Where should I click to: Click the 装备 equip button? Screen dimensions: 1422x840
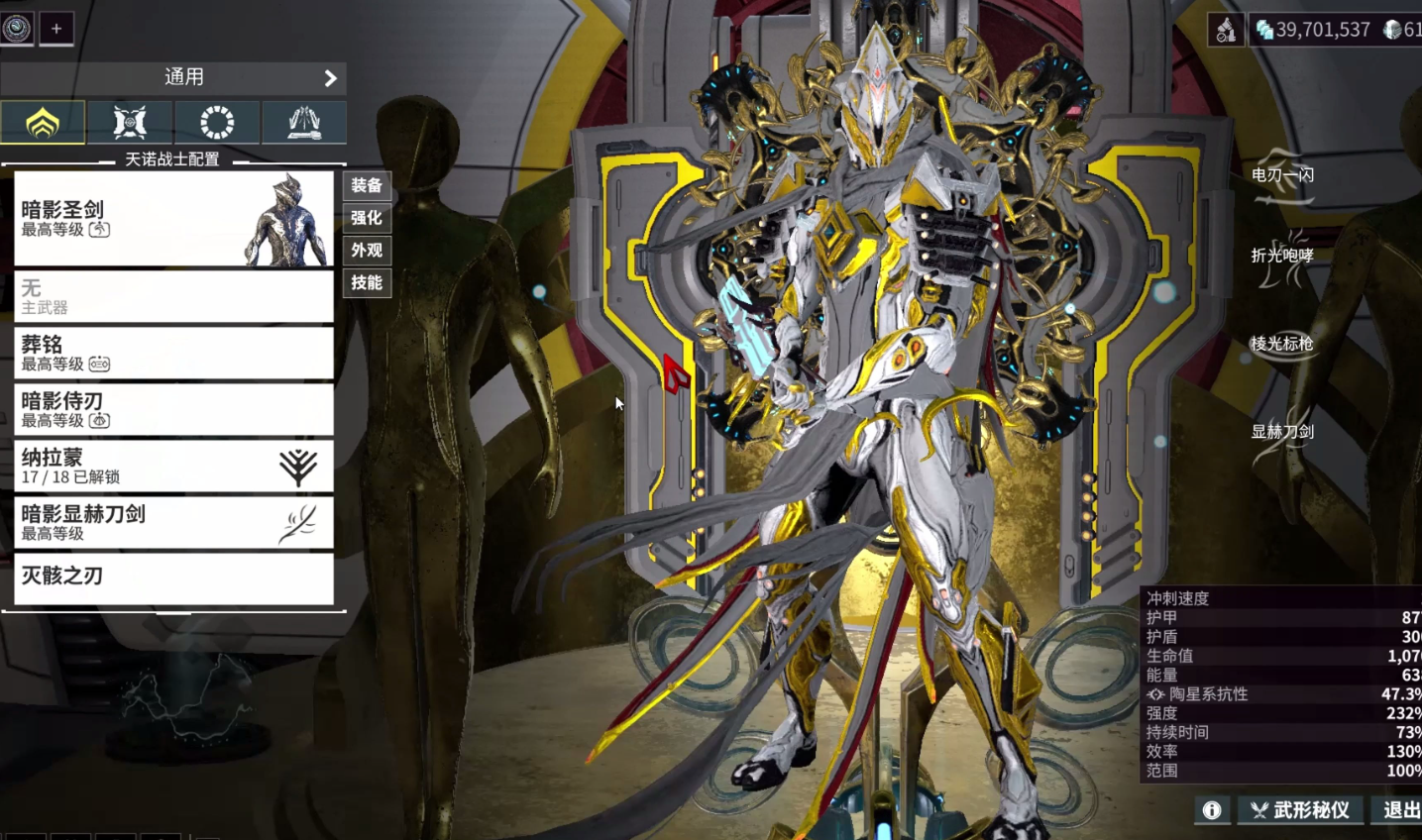point(367,185)
